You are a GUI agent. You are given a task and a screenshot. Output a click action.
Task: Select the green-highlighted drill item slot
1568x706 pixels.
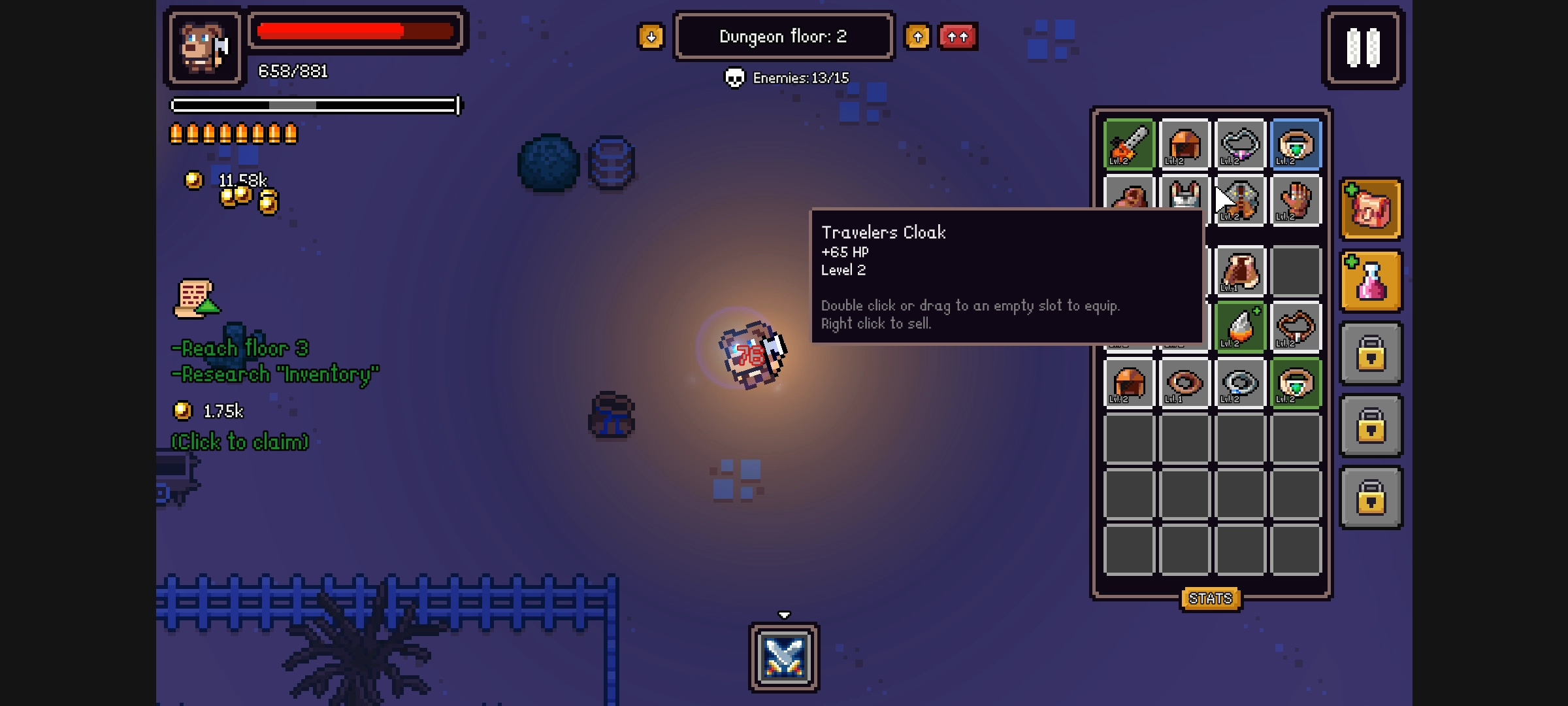point(1240,327)
